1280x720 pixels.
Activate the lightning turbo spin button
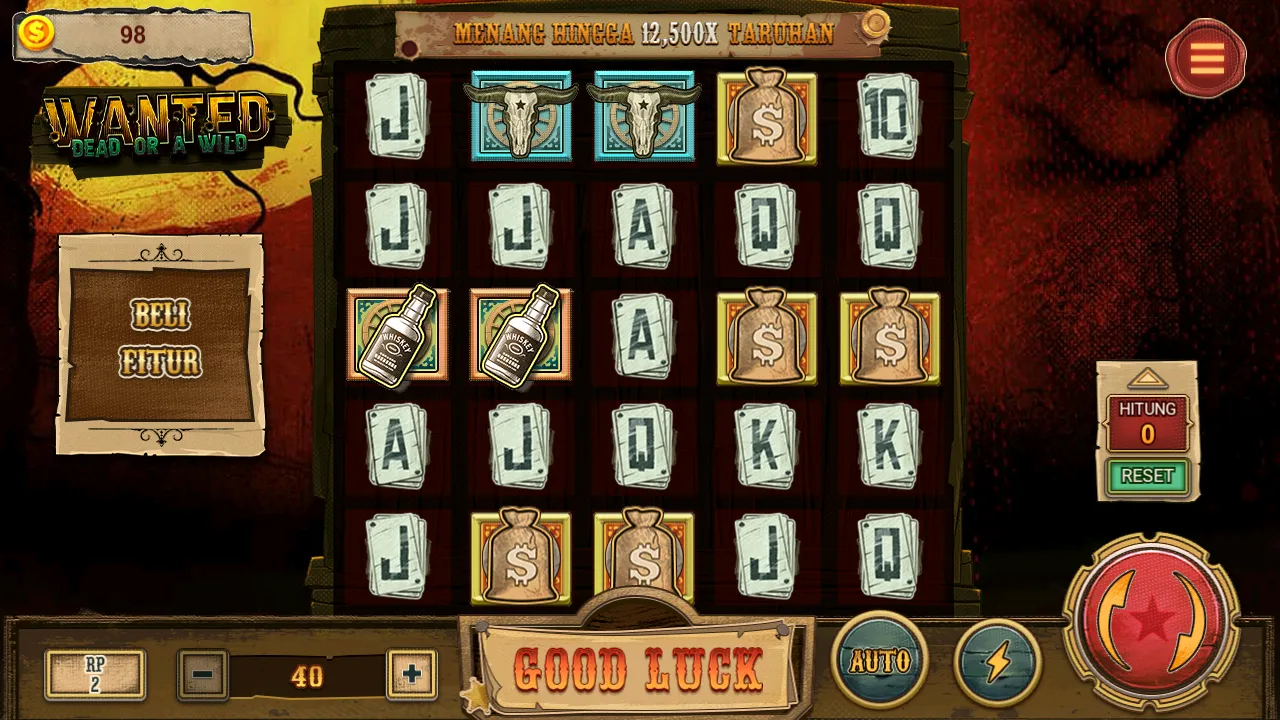[998, 660]
